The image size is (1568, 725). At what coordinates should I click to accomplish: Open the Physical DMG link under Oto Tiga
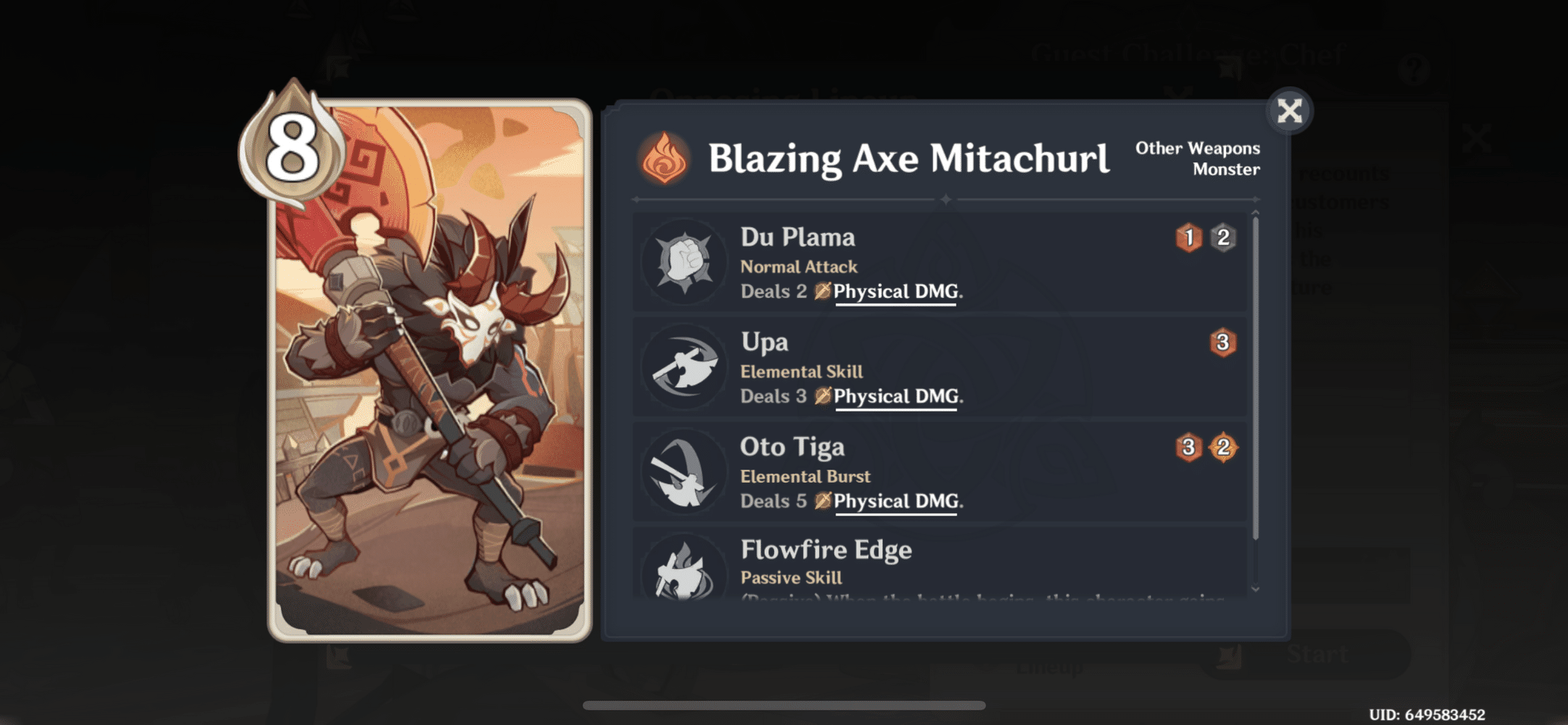[896, 501]
